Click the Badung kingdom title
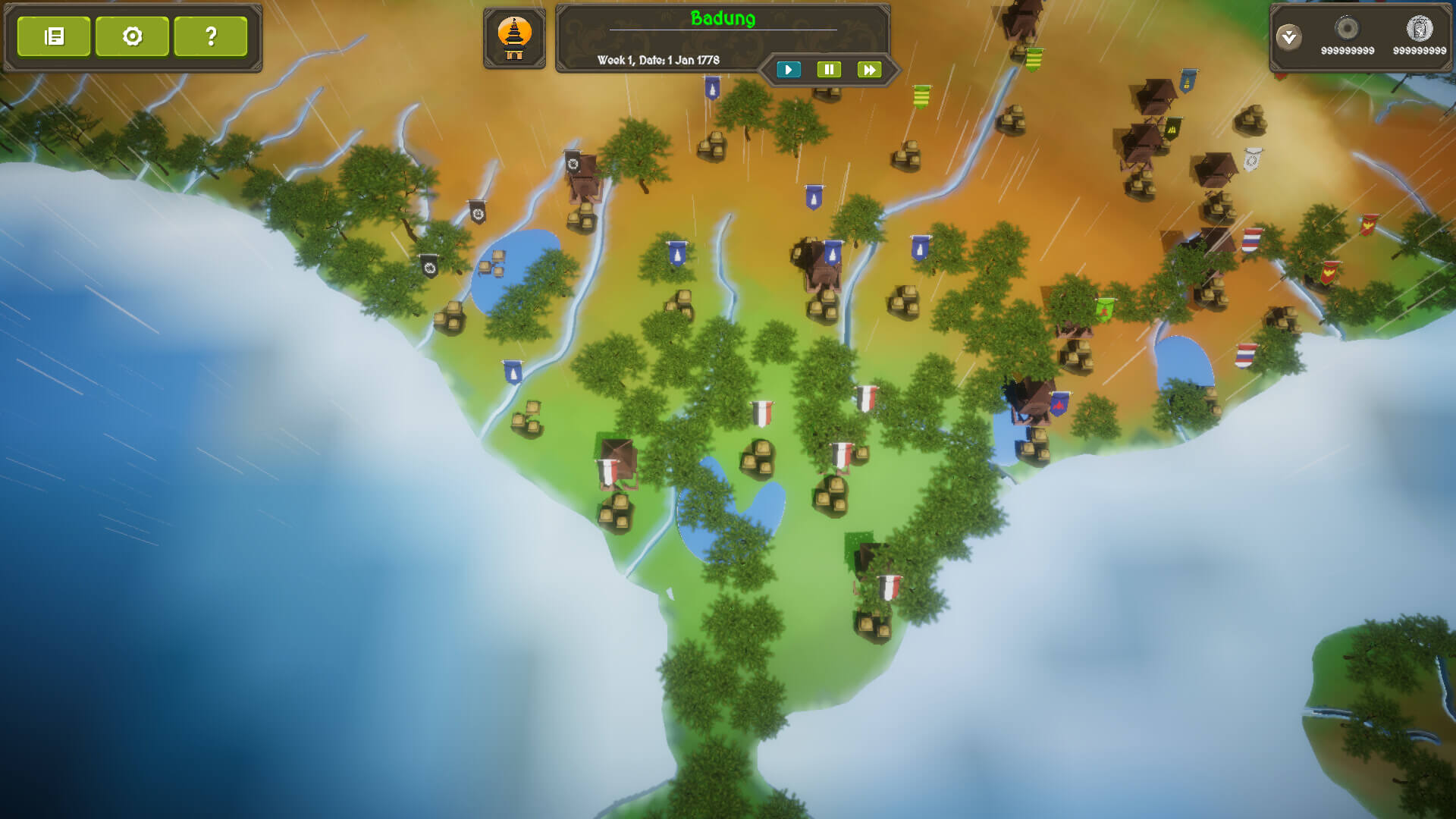1456x819 pixels. click(723, 19)
